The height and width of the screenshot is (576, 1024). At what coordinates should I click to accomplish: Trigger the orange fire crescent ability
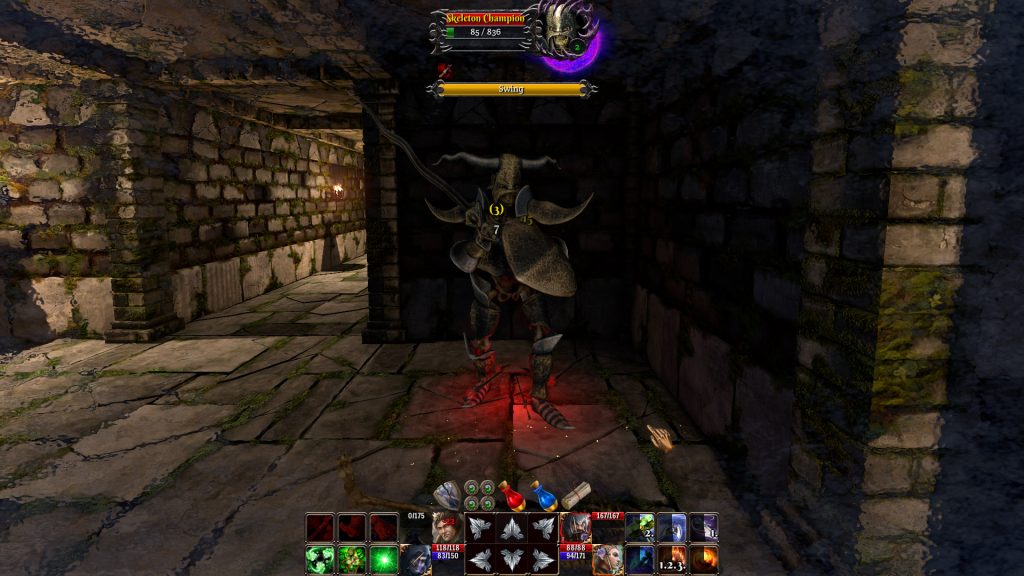click(x=703, y=559)
